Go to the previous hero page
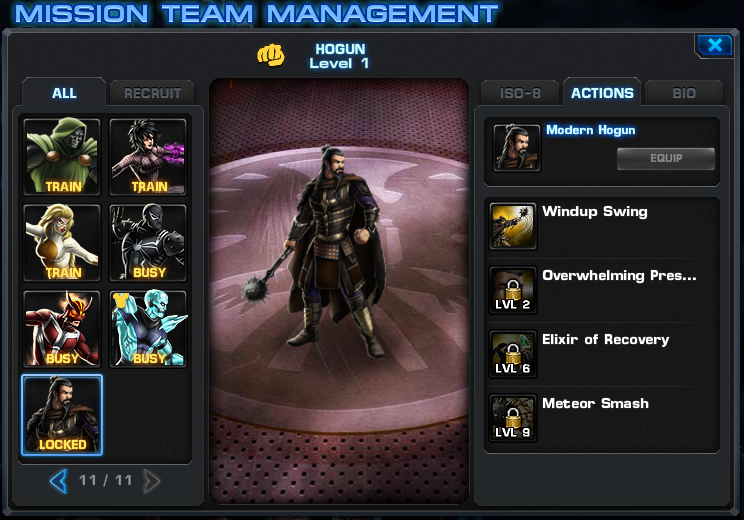The image size is (744, 520). (58, 481)
